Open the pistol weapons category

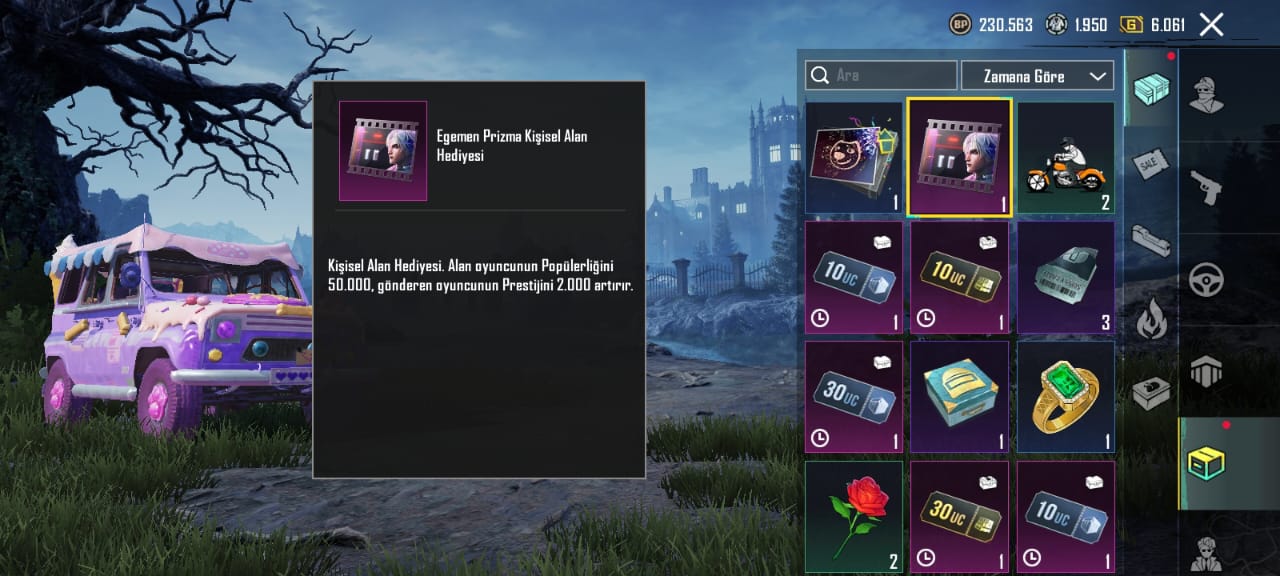tap(1206, 187)
